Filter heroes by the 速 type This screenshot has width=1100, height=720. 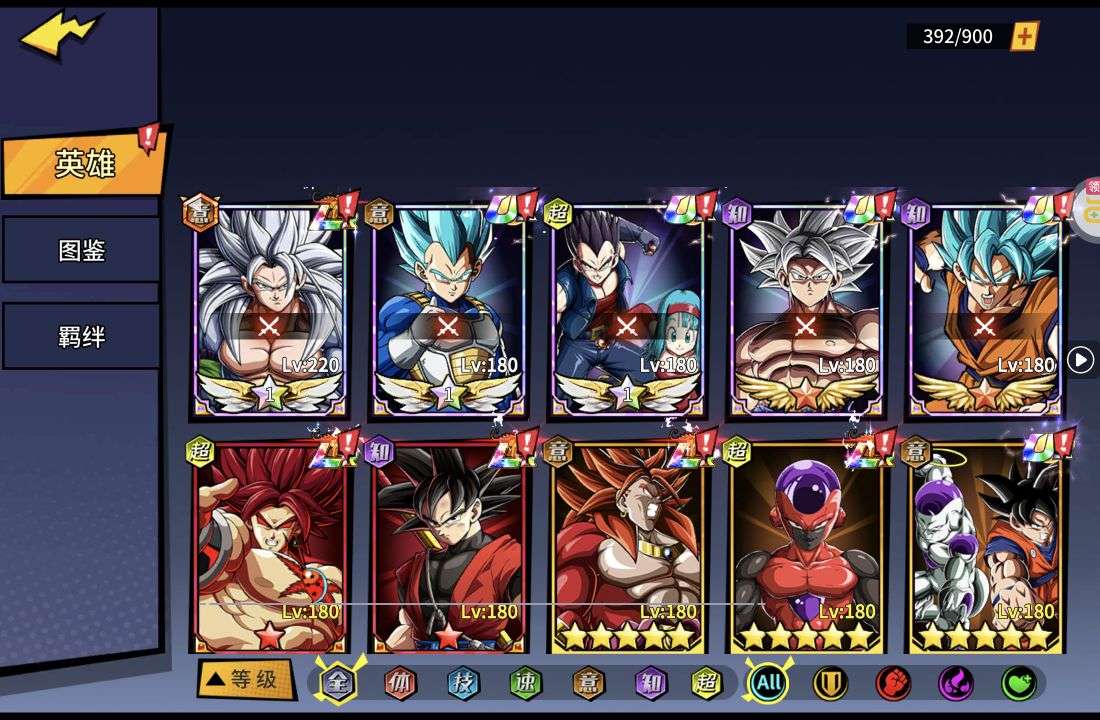click(524, 683)
